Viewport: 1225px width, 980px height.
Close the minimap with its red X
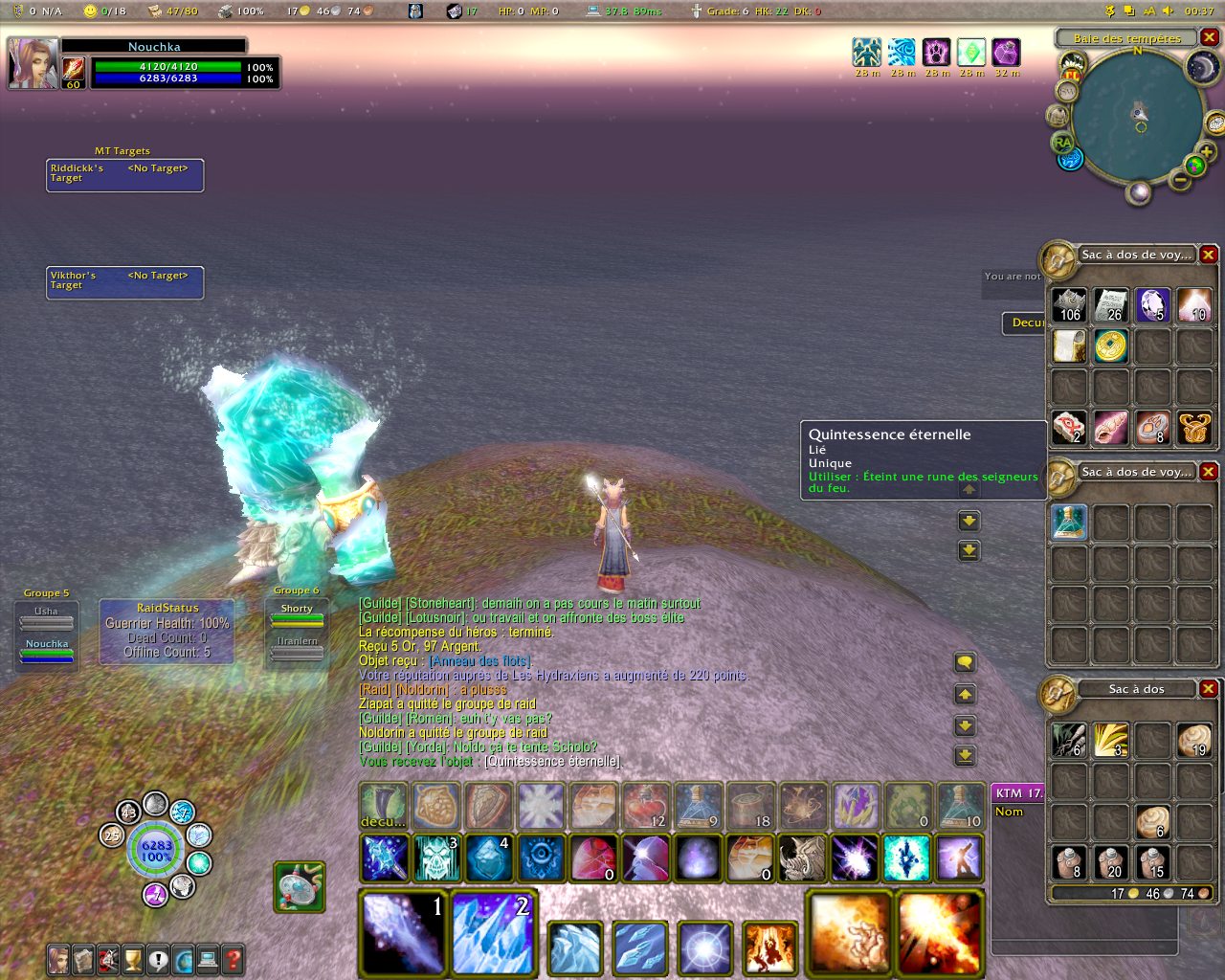click(1209, 38)
